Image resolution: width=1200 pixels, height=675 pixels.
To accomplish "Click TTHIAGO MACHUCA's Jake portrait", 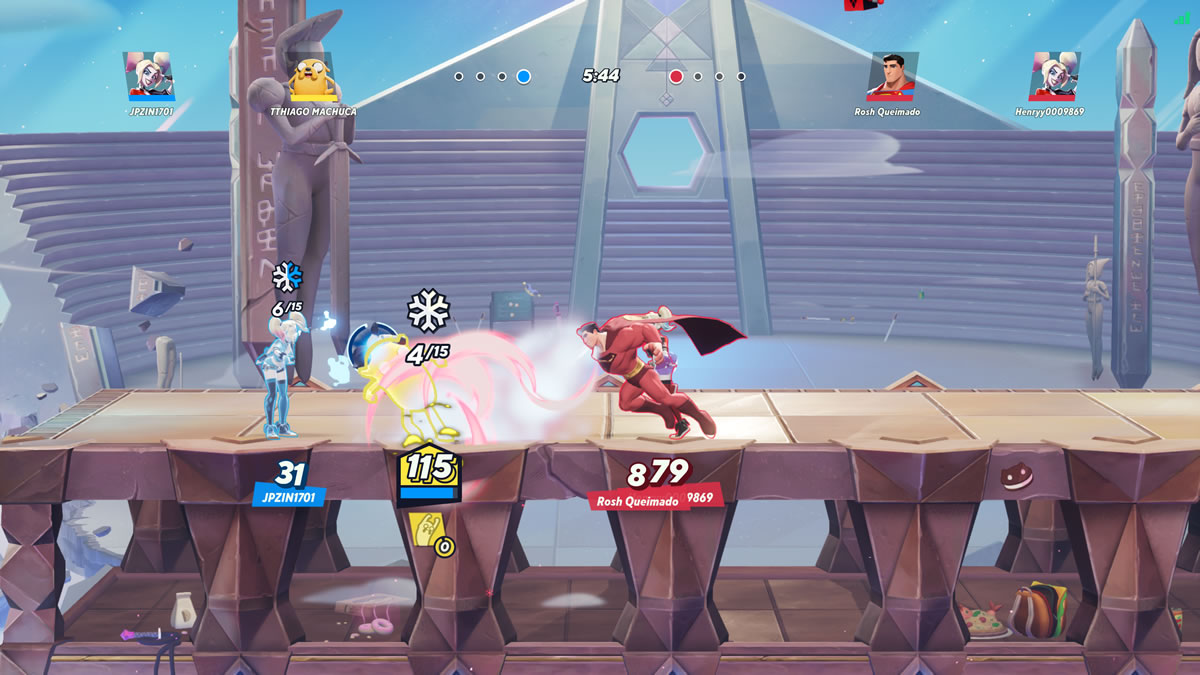I will coord(310,77).
